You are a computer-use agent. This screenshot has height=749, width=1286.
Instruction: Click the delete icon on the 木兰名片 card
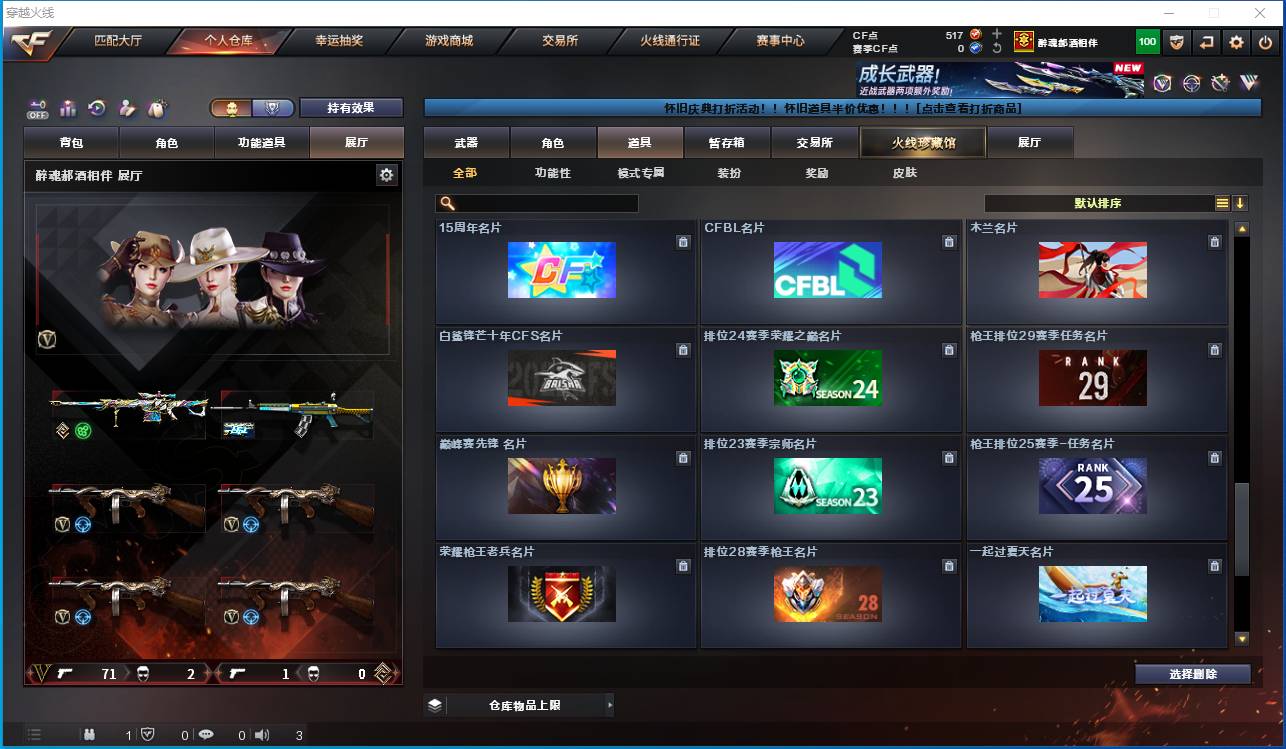point(1215,242)
